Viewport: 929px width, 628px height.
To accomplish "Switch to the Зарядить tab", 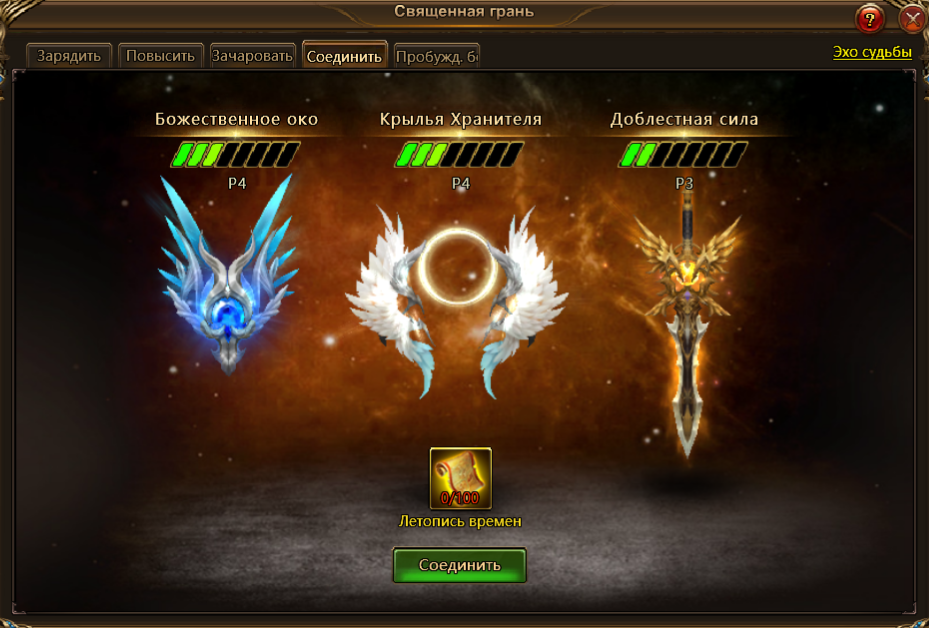I will (69, 56).
